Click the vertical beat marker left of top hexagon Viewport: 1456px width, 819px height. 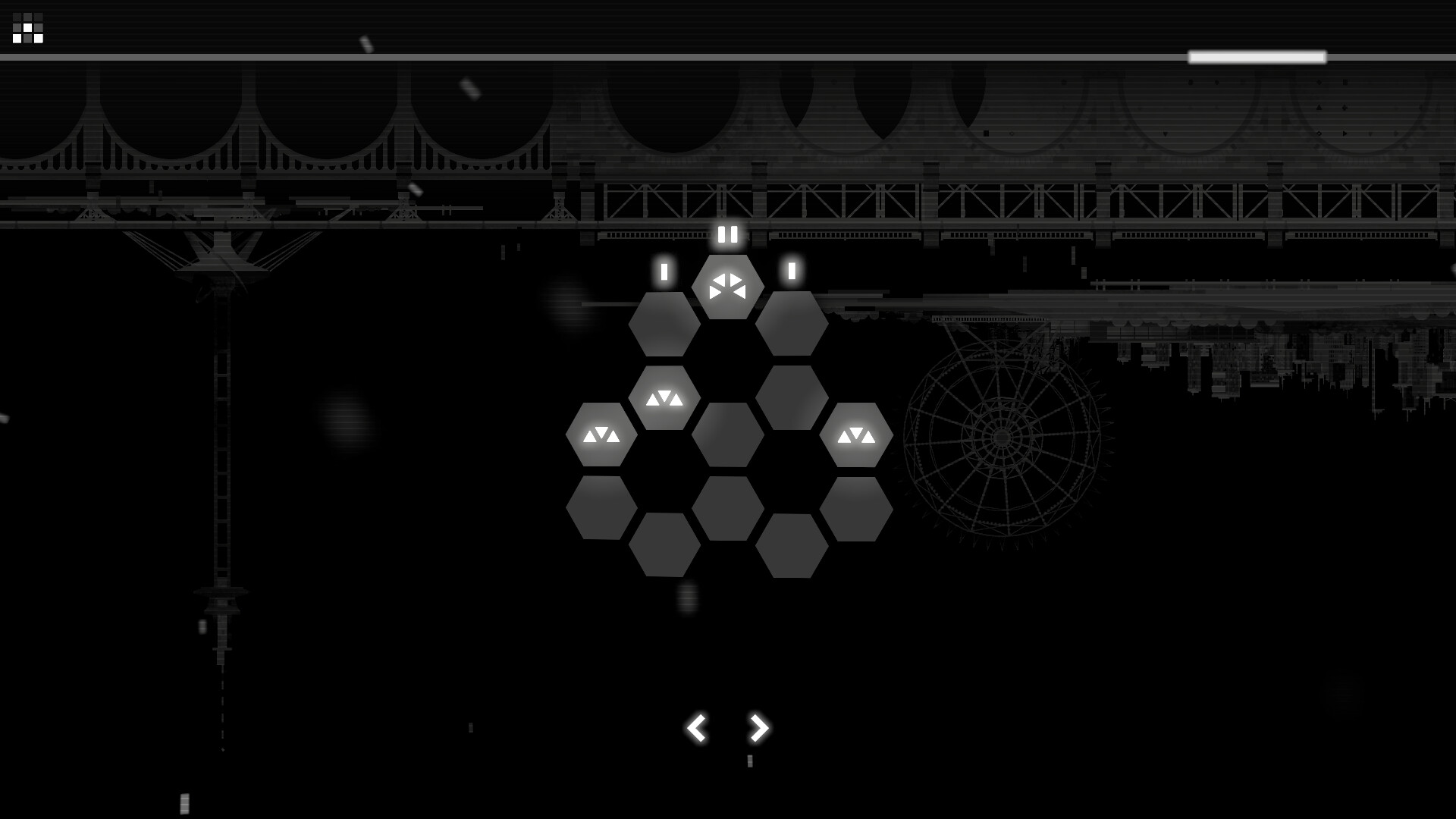click(665, 271)
